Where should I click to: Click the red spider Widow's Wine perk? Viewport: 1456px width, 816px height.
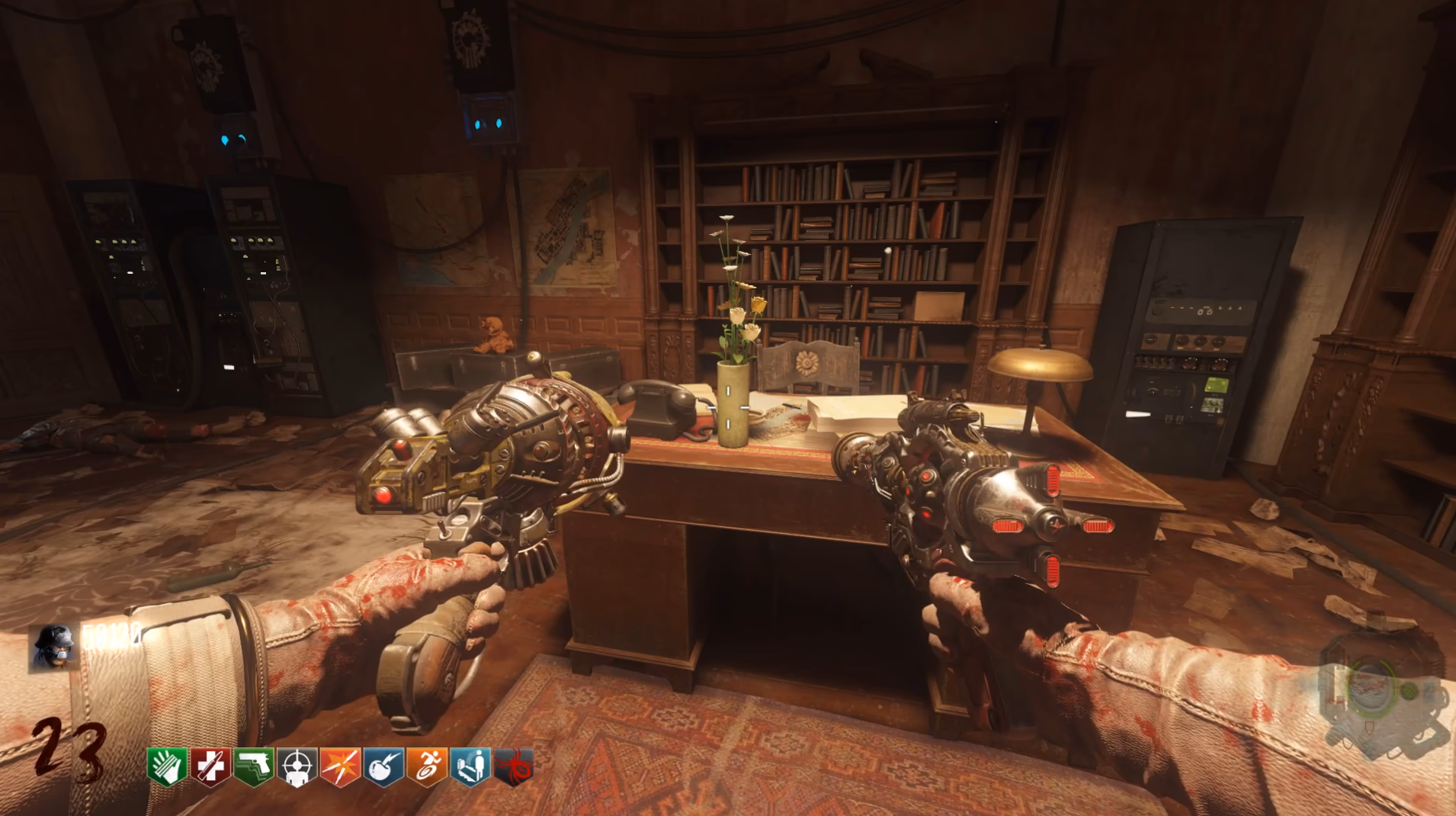514,766
